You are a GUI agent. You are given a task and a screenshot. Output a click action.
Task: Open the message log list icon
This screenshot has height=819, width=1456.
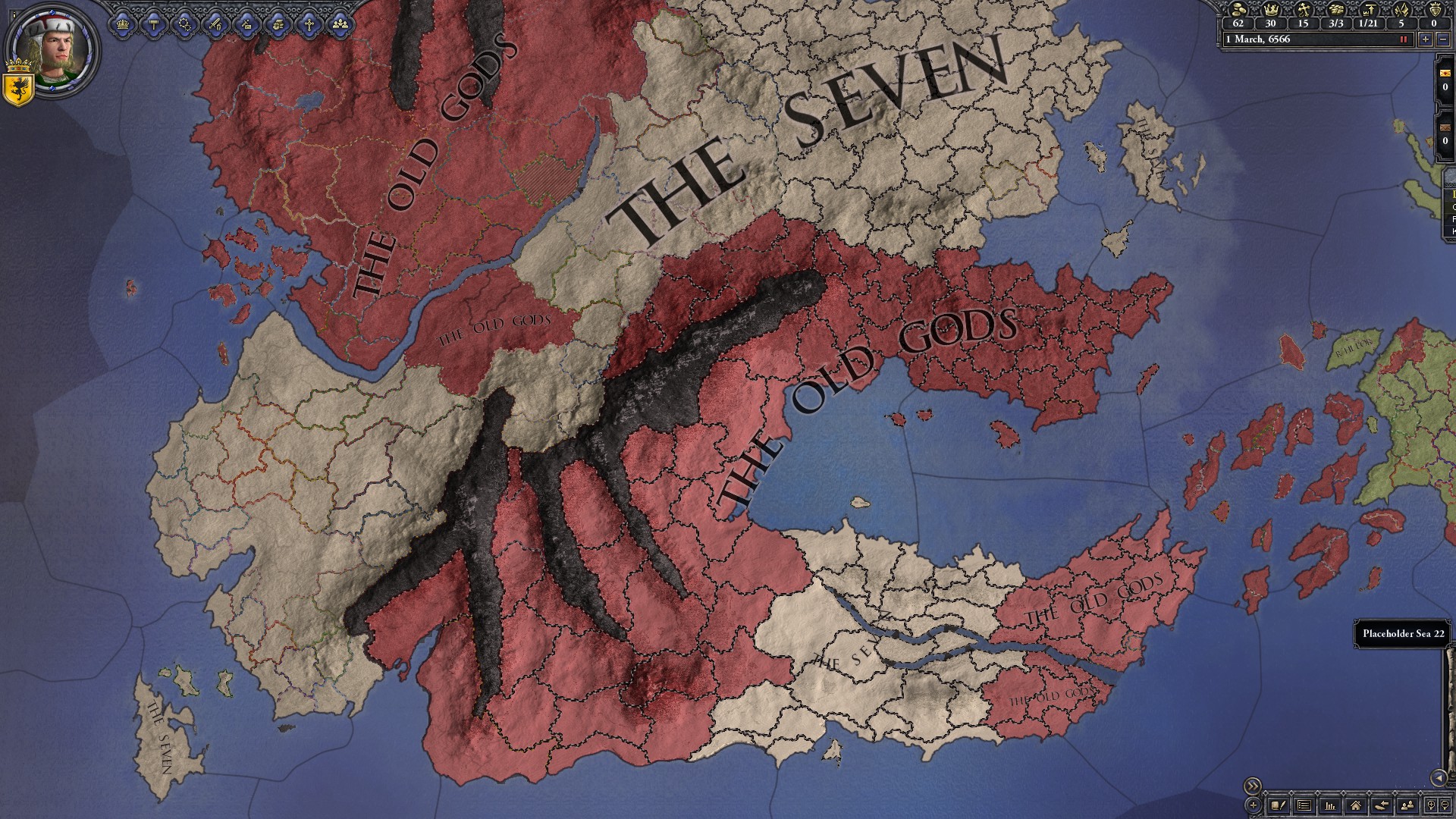(x=1305, y=805)
